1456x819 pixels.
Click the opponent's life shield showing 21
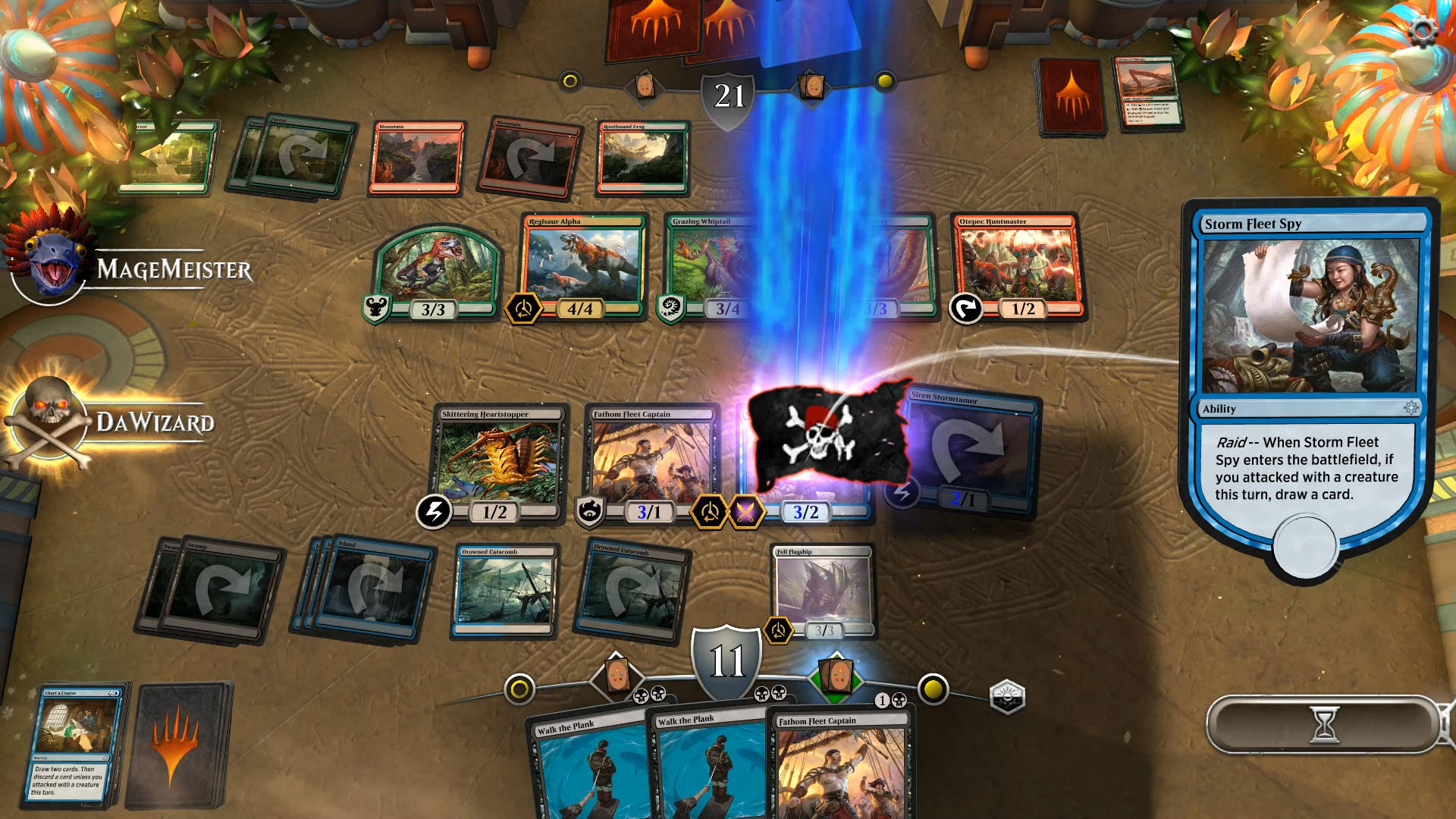(x=730, y=97)
